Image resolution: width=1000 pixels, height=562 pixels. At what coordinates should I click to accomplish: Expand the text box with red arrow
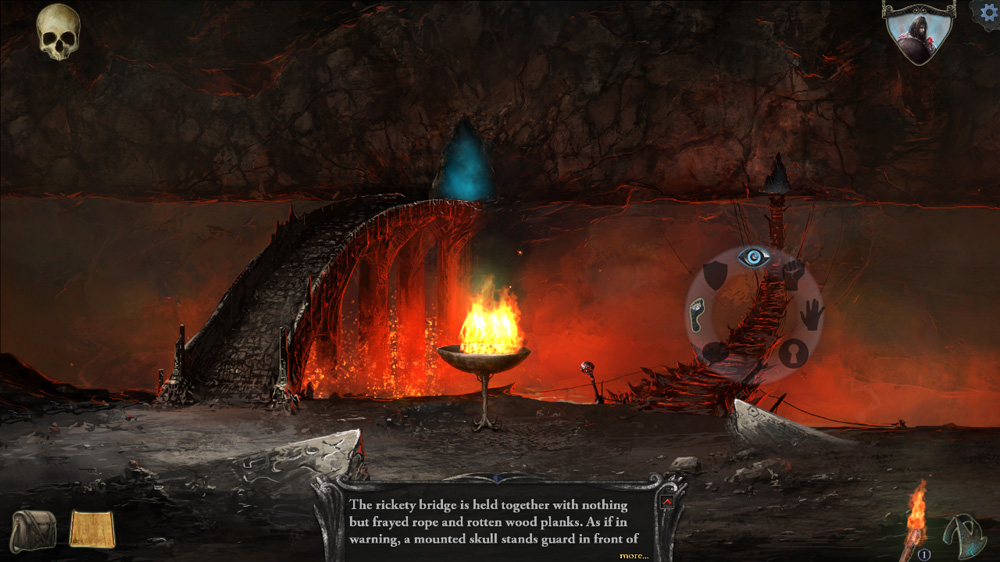pos(666,501)
